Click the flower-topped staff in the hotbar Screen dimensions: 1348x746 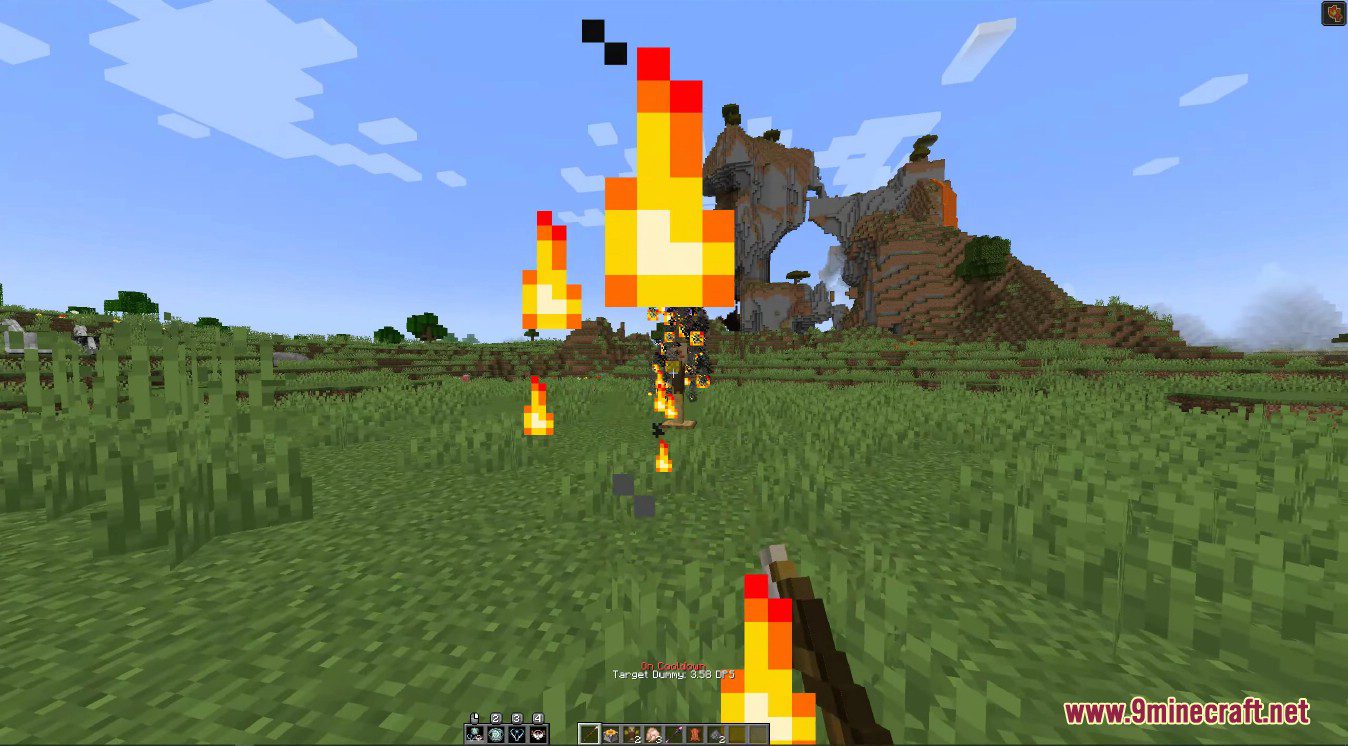610,733
